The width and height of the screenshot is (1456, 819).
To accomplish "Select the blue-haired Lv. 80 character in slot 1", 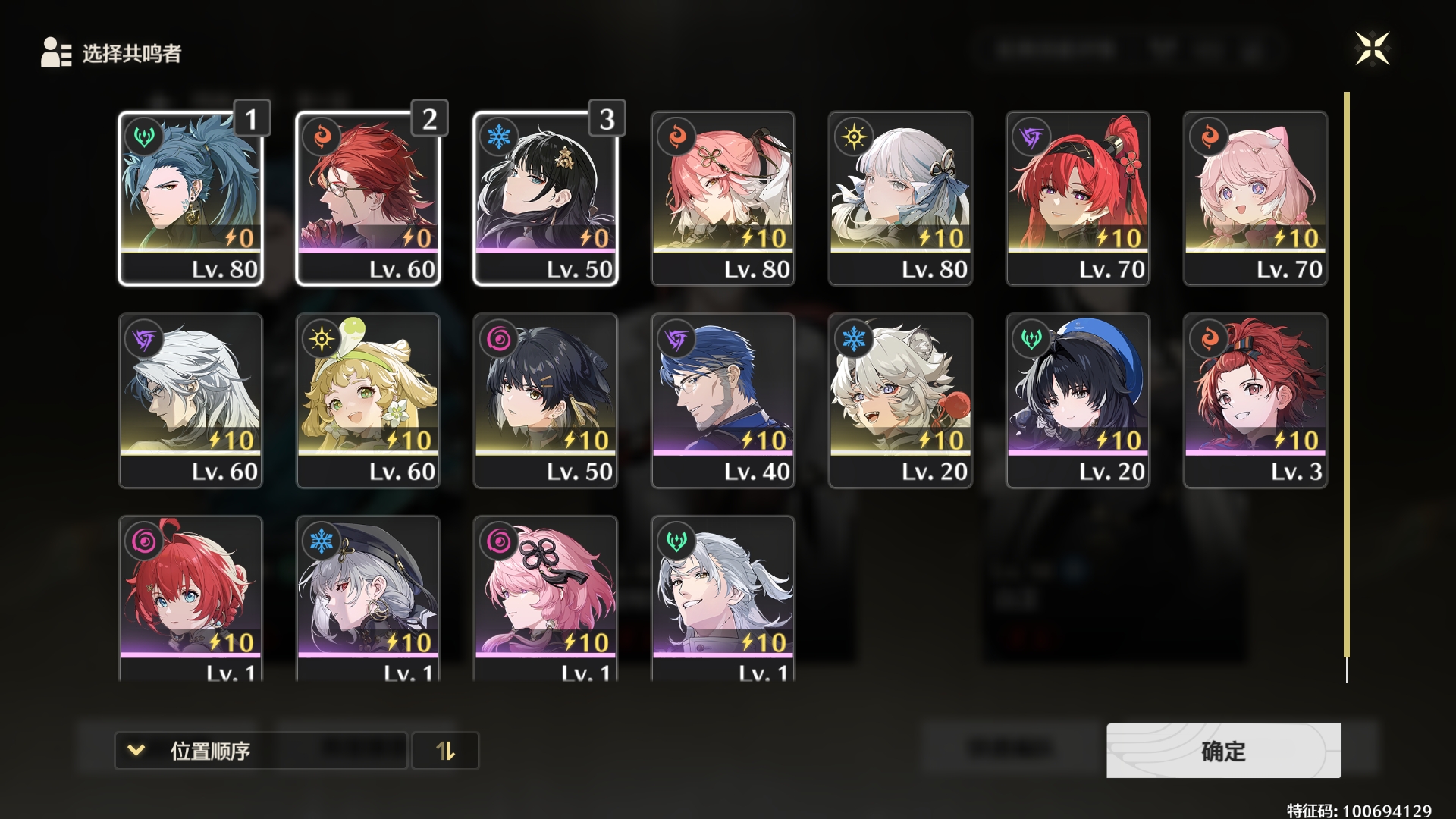I will coord(190,199).
